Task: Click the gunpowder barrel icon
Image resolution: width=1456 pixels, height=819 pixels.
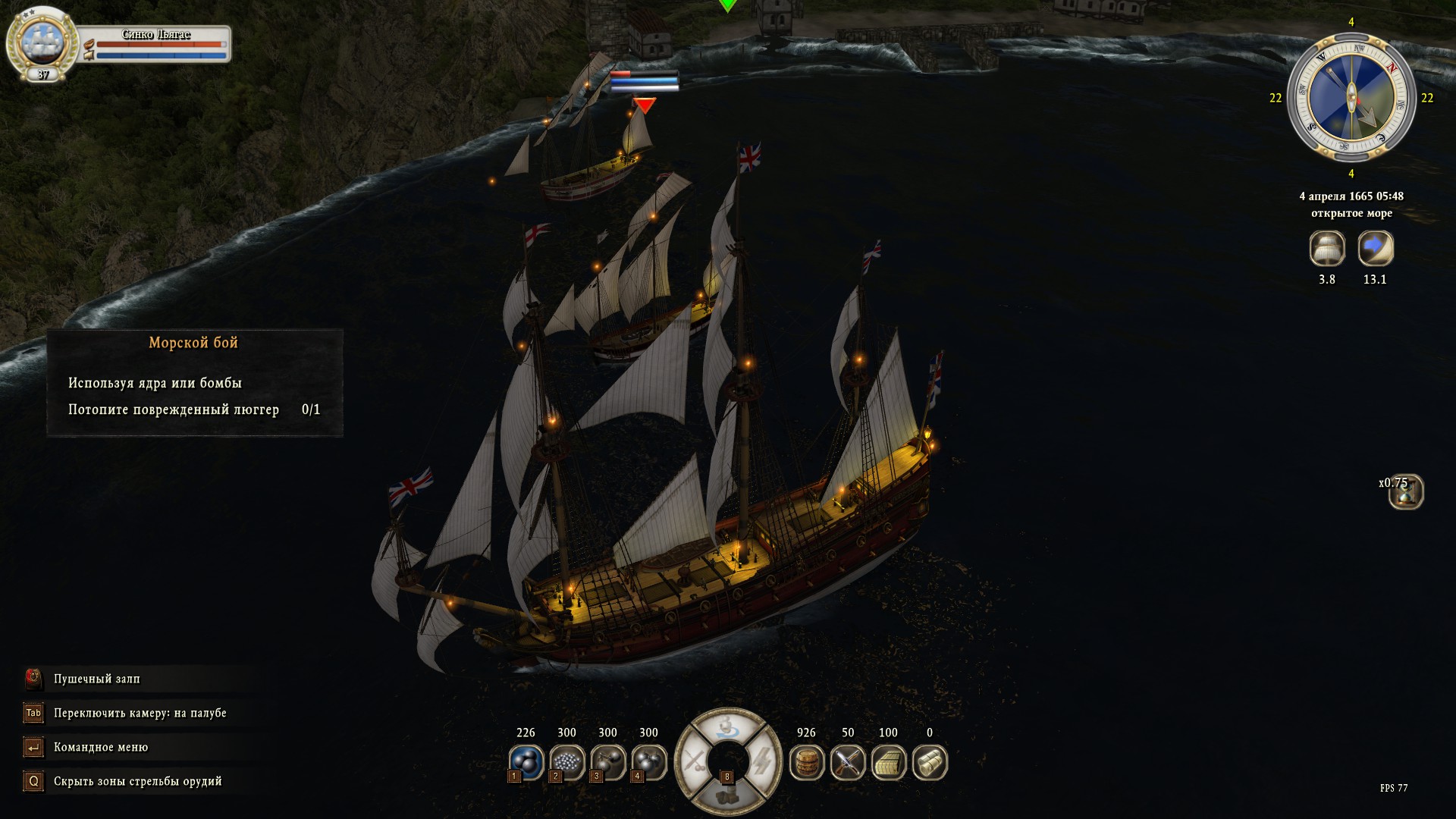Action: point(807,762)
